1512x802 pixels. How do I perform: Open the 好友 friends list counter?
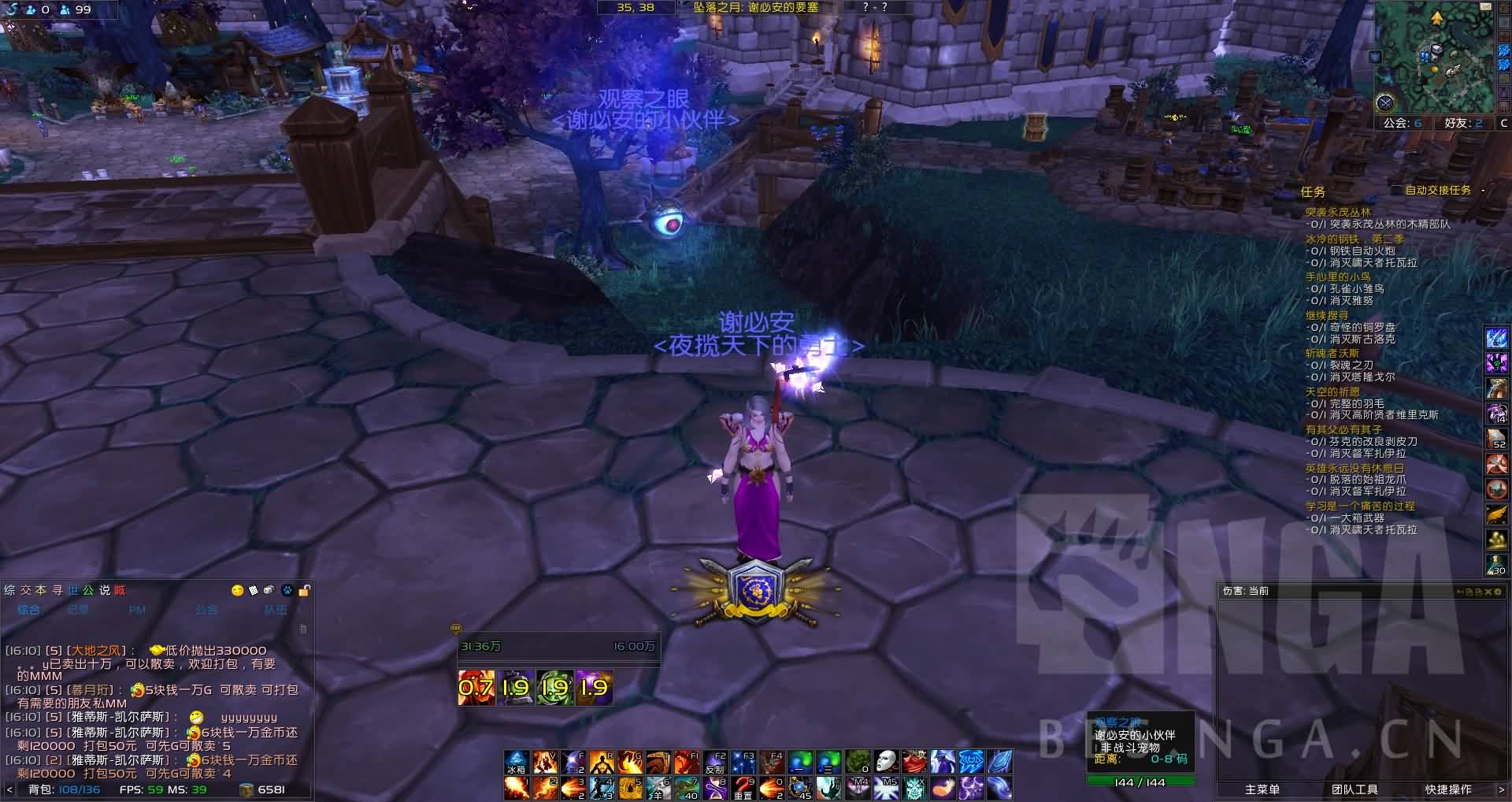[x=1463, y=124]
